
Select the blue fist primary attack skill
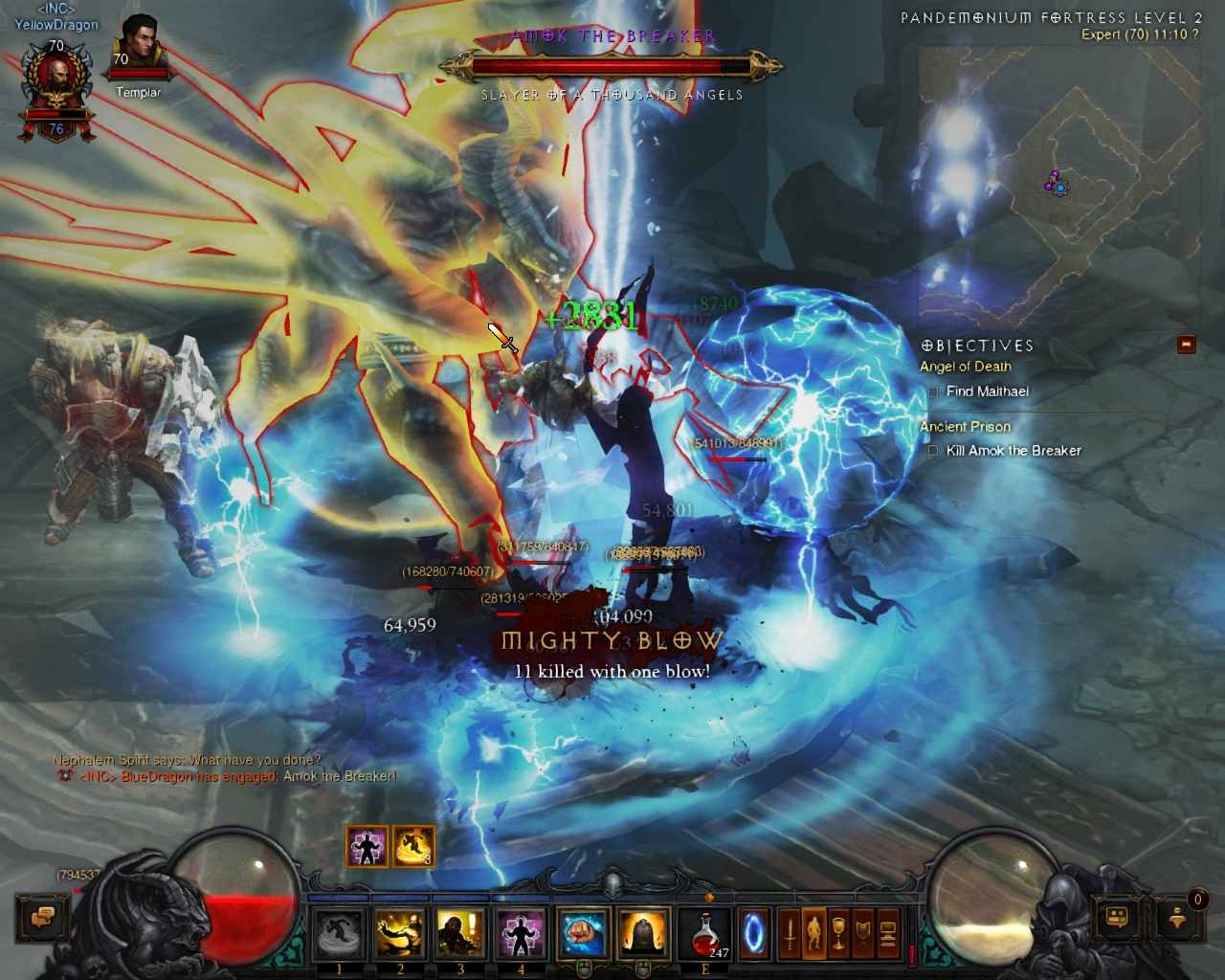pyautogui.click(x=583, y=933)
